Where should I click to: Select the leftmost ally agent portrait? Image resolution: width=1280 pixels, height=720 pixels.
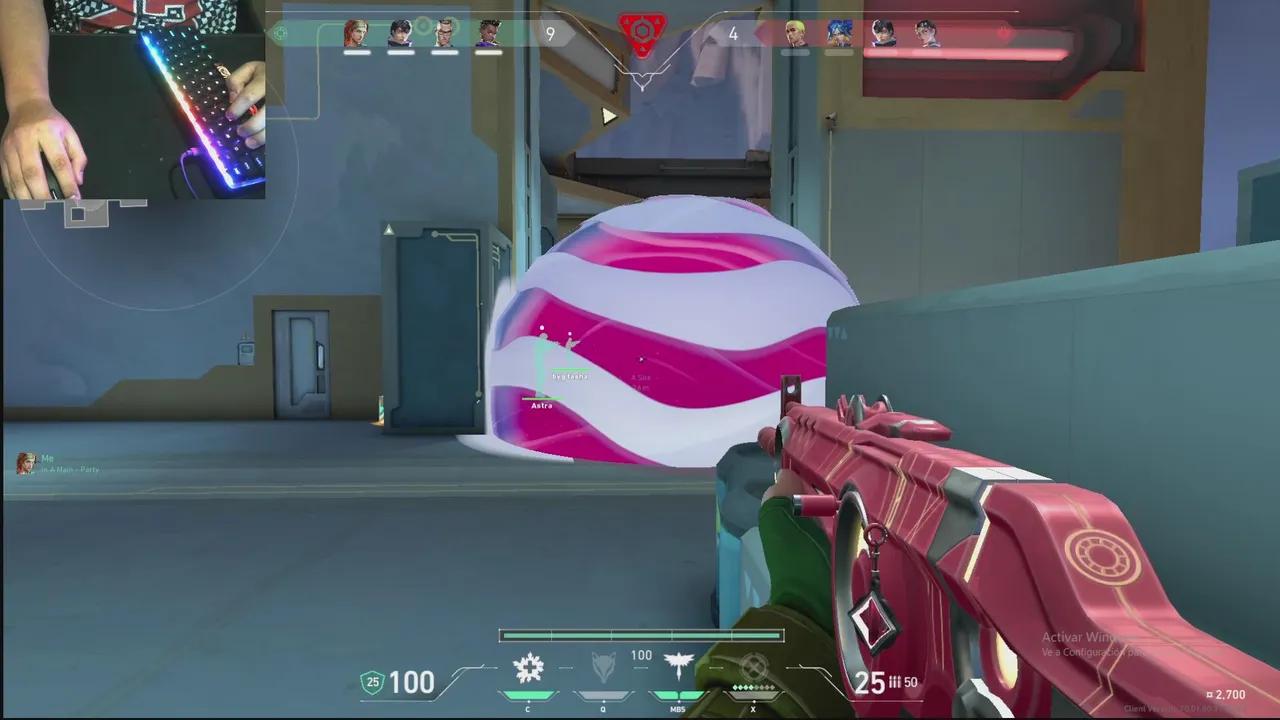[355, 33]
